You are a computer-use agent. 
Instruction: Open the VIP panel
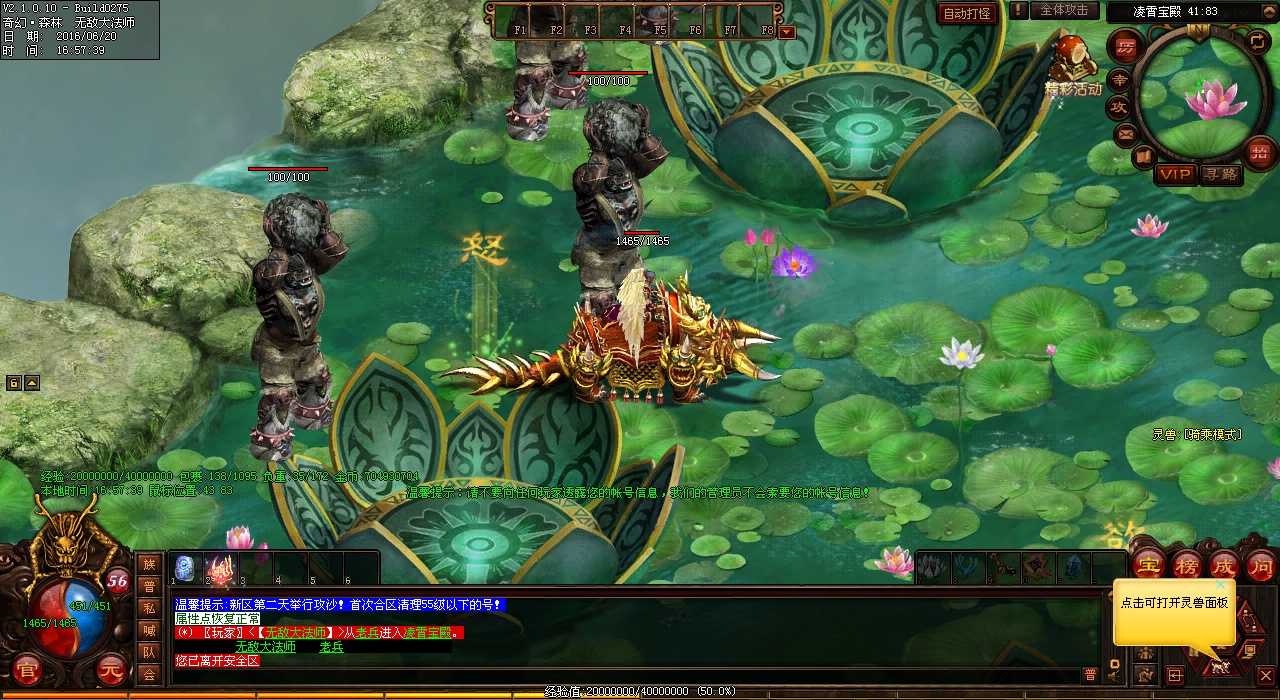[1176, 174]
